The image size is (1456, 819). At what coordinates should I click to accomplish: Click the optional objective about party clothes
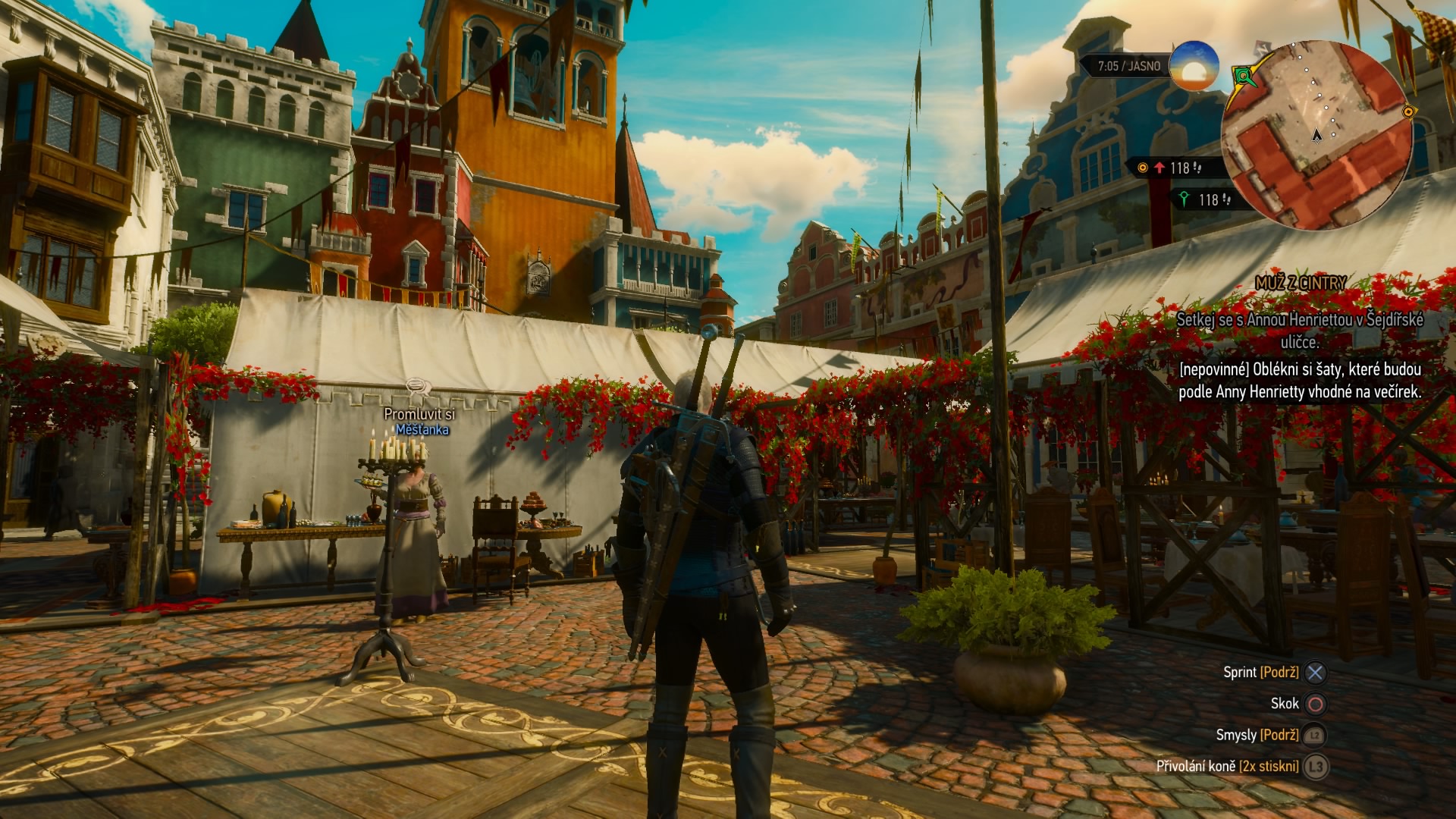(x=1299, y=381)
